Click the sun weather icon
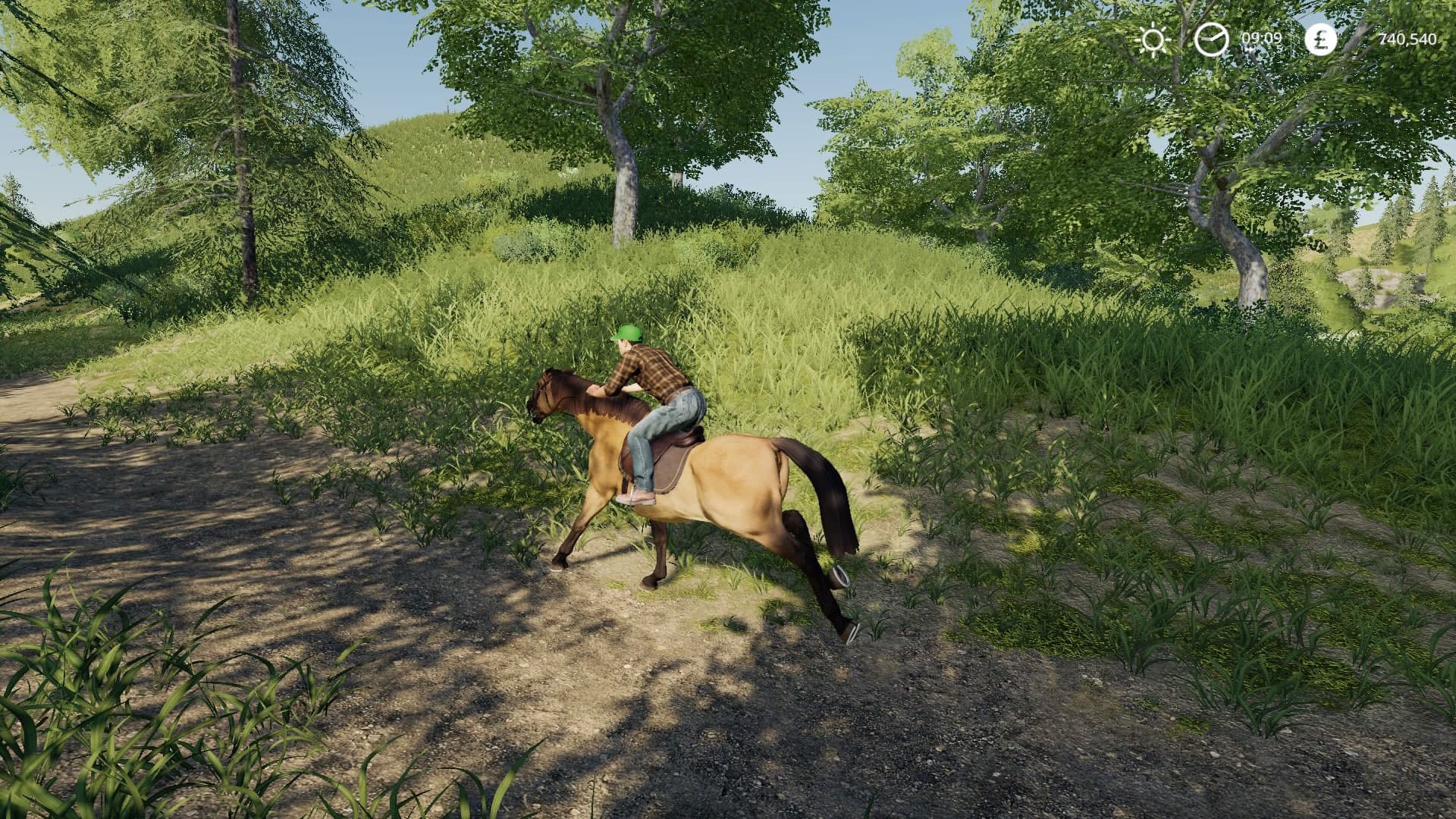This screenshot has width=1456, height=819. (x=1154, y=39)
